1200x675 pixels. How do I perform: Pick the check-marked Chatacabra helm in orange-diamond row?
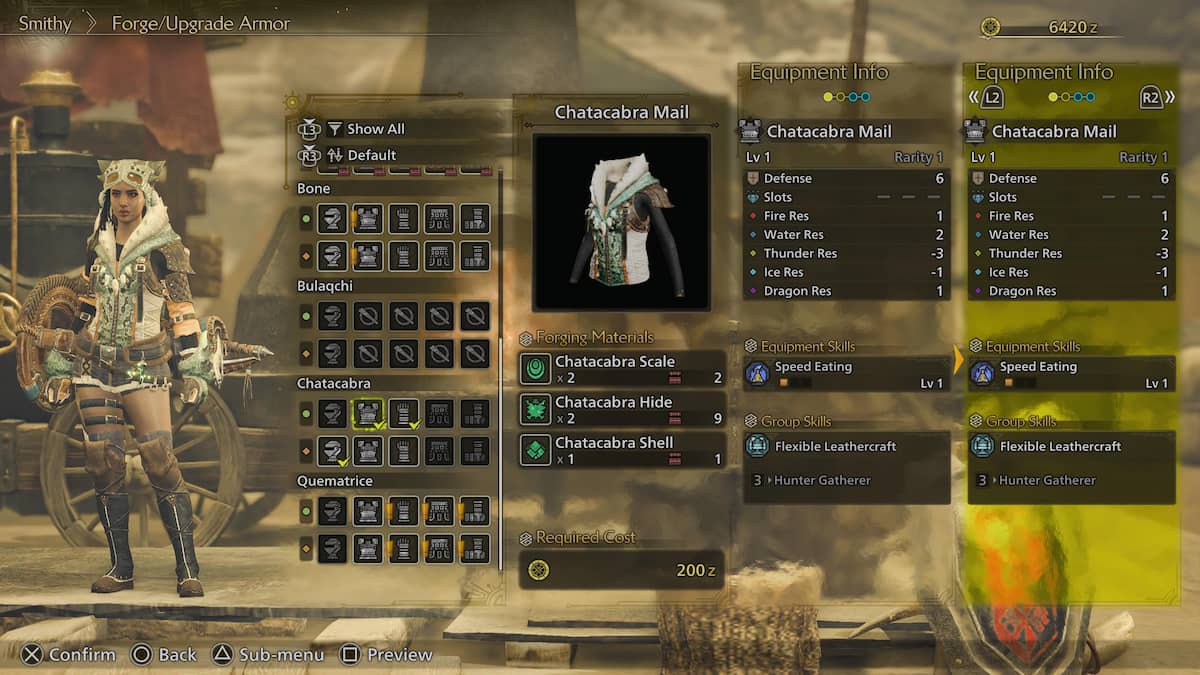(333, 451)
